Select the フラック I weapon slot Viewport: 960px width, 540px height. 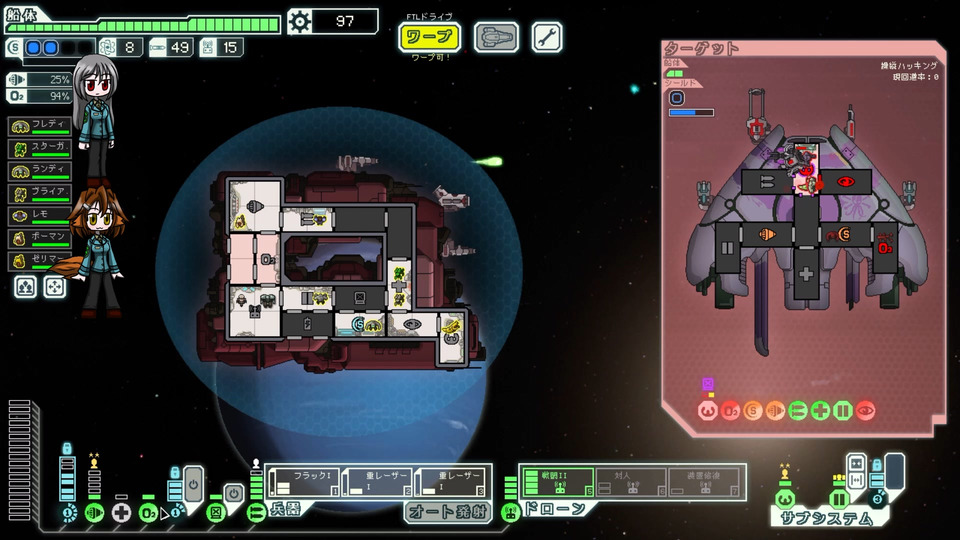click(x=304, y=482)
